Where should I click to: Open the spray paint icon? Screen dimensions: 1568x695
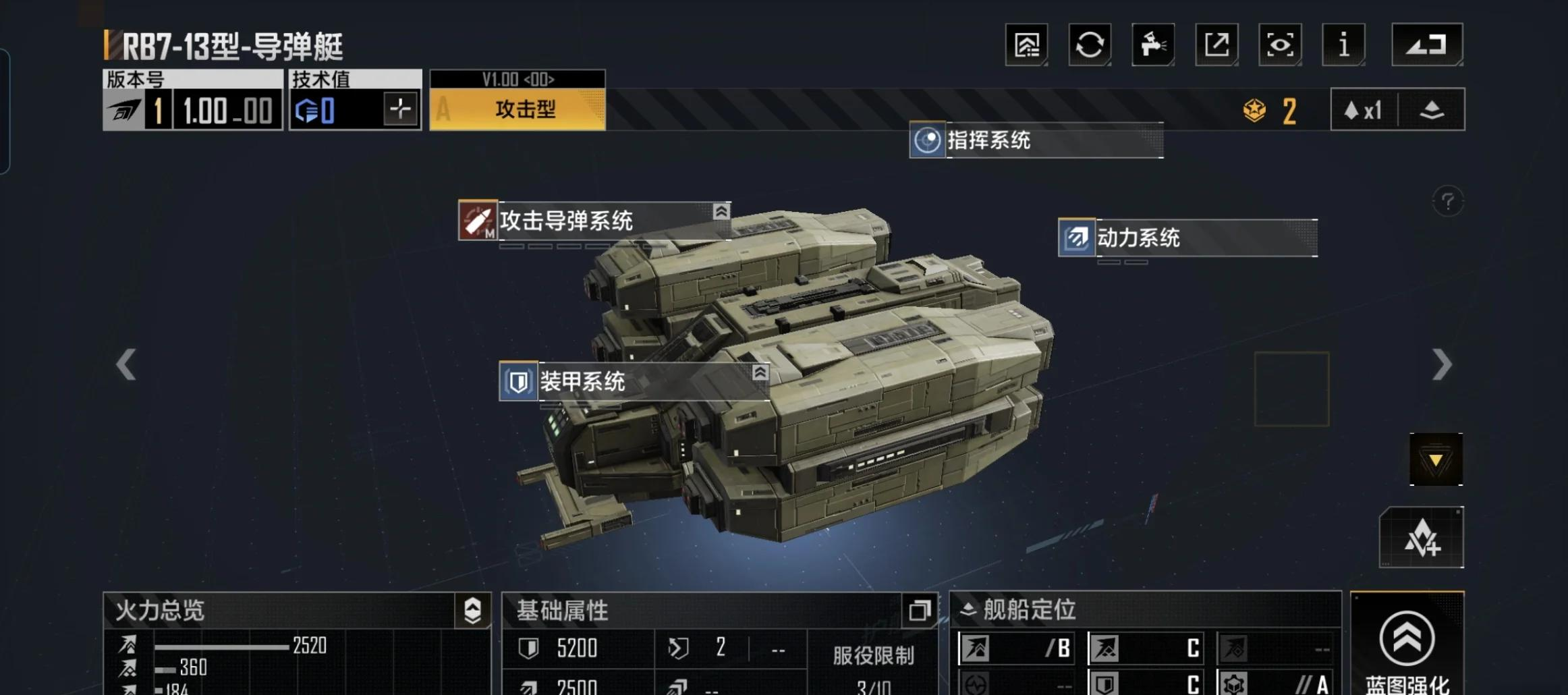point(1153,45)
